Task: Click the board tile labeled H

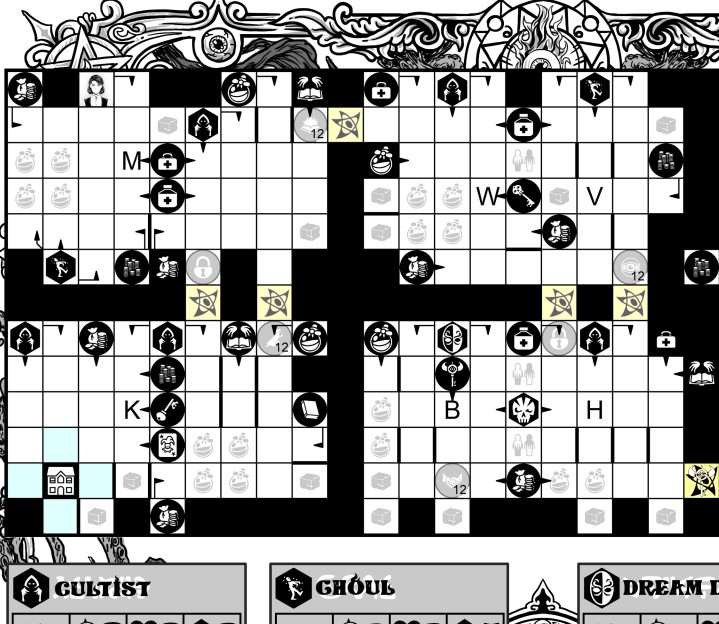Action: [x=595, y=409]
